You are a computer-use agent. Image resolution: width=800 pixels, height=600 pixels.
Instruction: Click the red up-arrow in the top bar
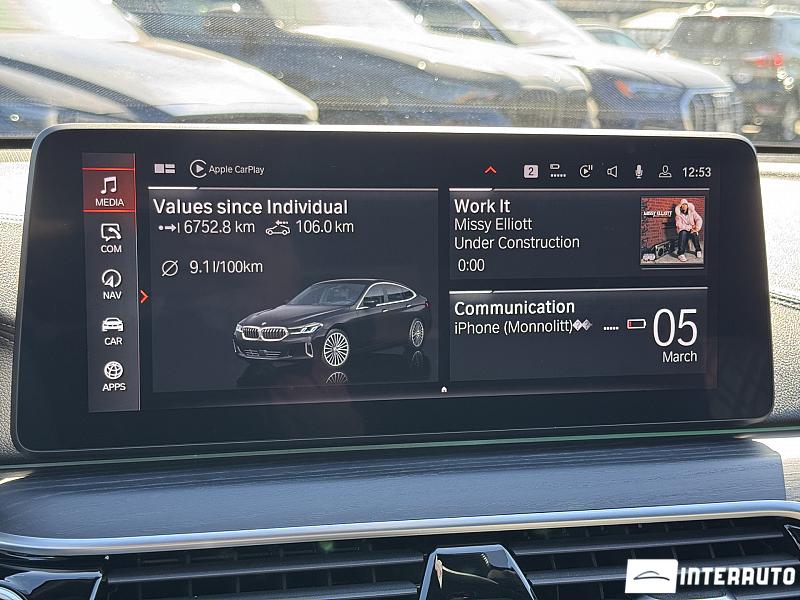click(x=490, y=170)
